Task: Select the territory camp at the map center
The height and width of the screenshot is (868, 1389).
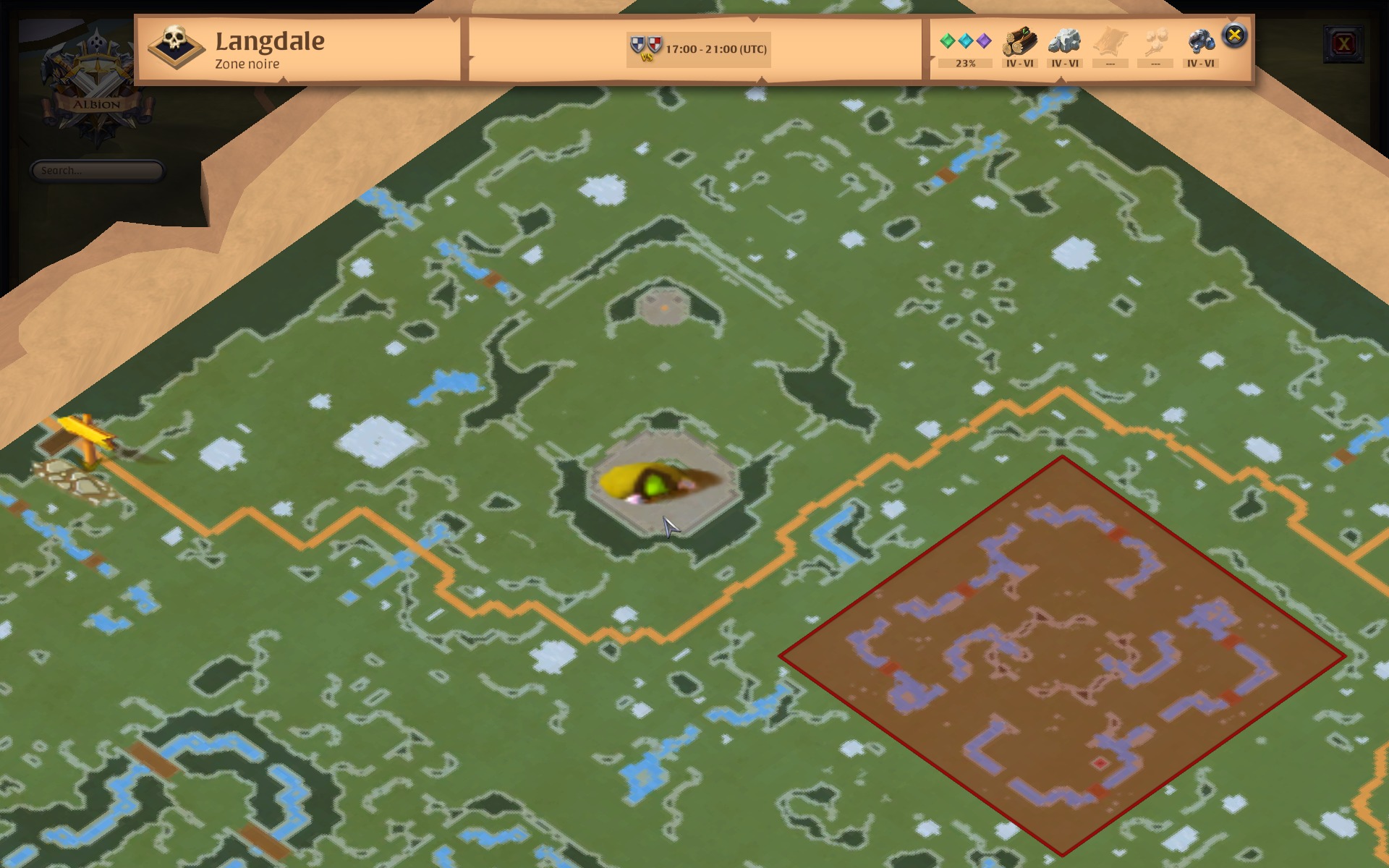Action: pos(655,481)
